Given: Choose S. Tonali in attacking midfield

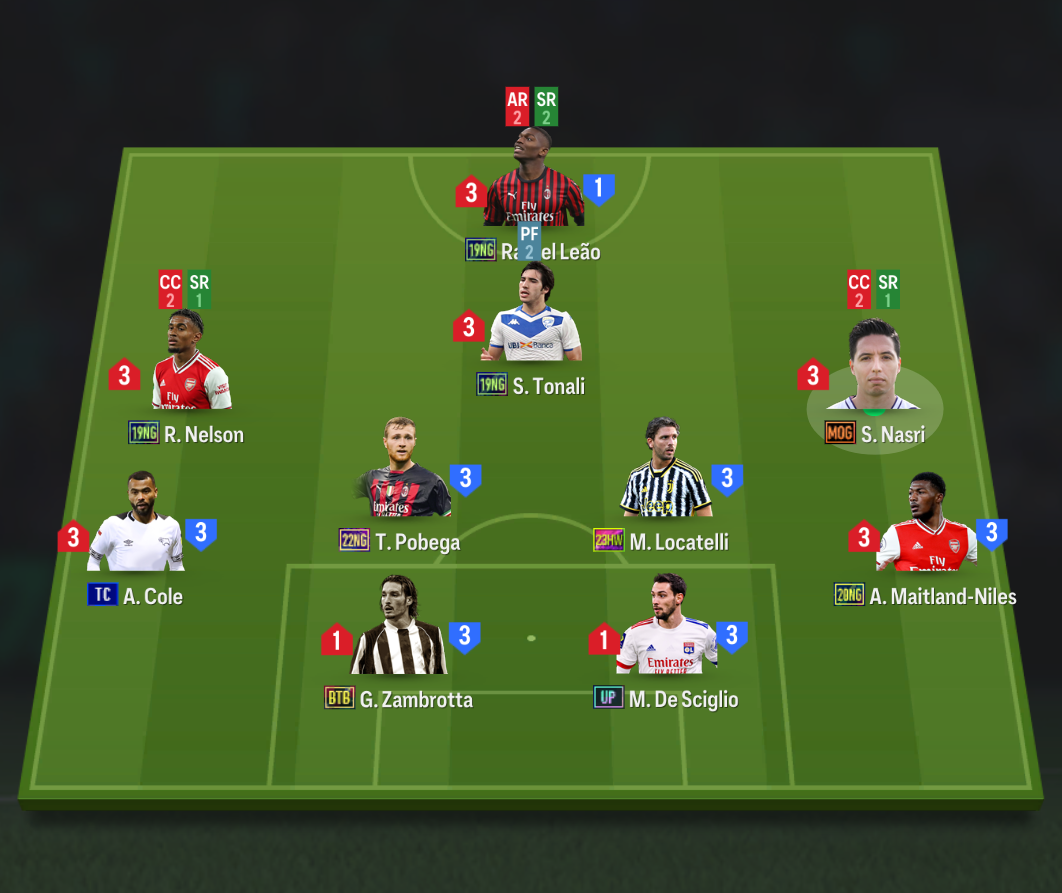Looking at the screenshot, I should (x=535, y=320).
